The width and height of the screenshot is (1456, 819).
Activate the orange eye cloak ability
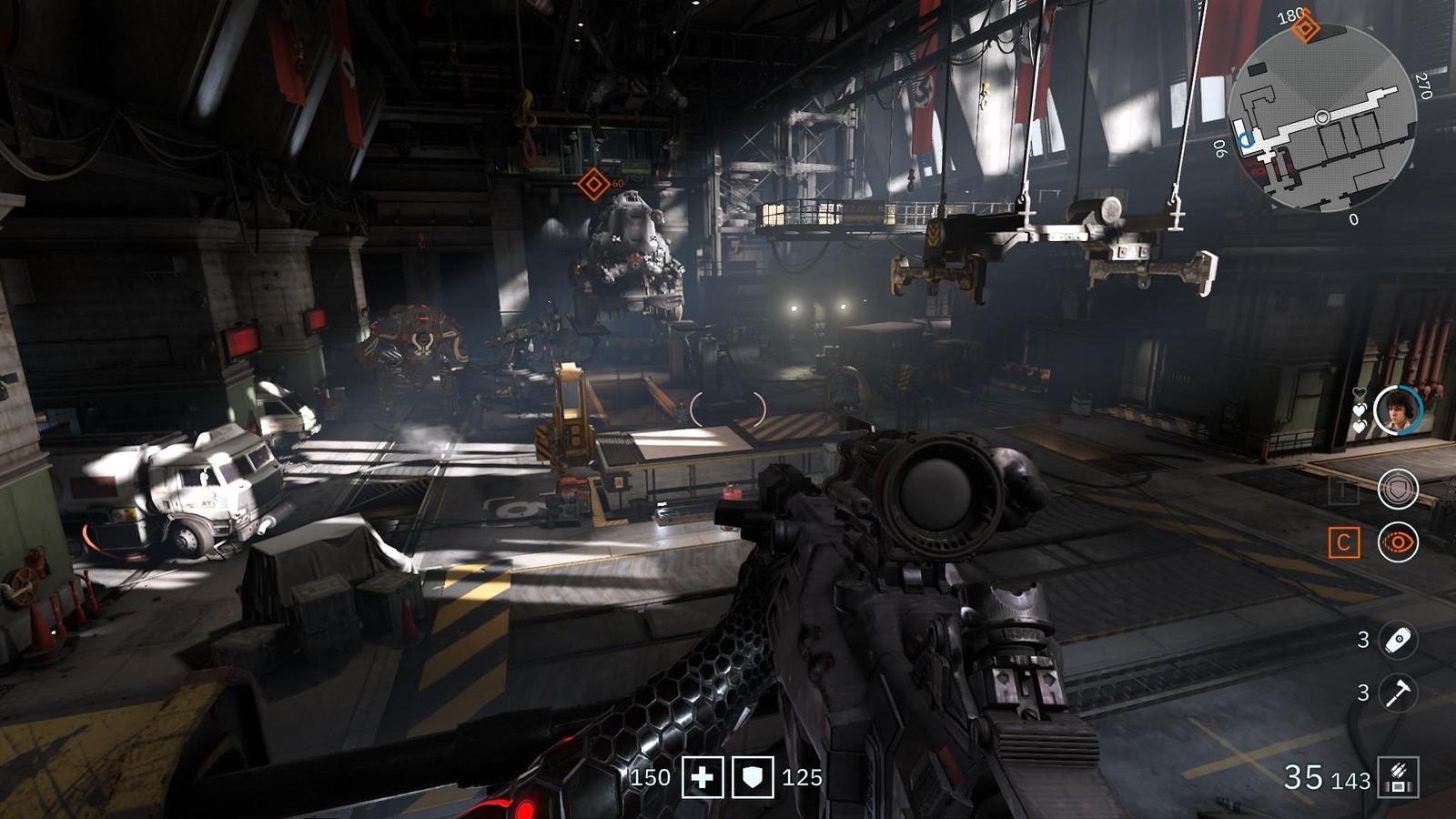[1398, 543]
